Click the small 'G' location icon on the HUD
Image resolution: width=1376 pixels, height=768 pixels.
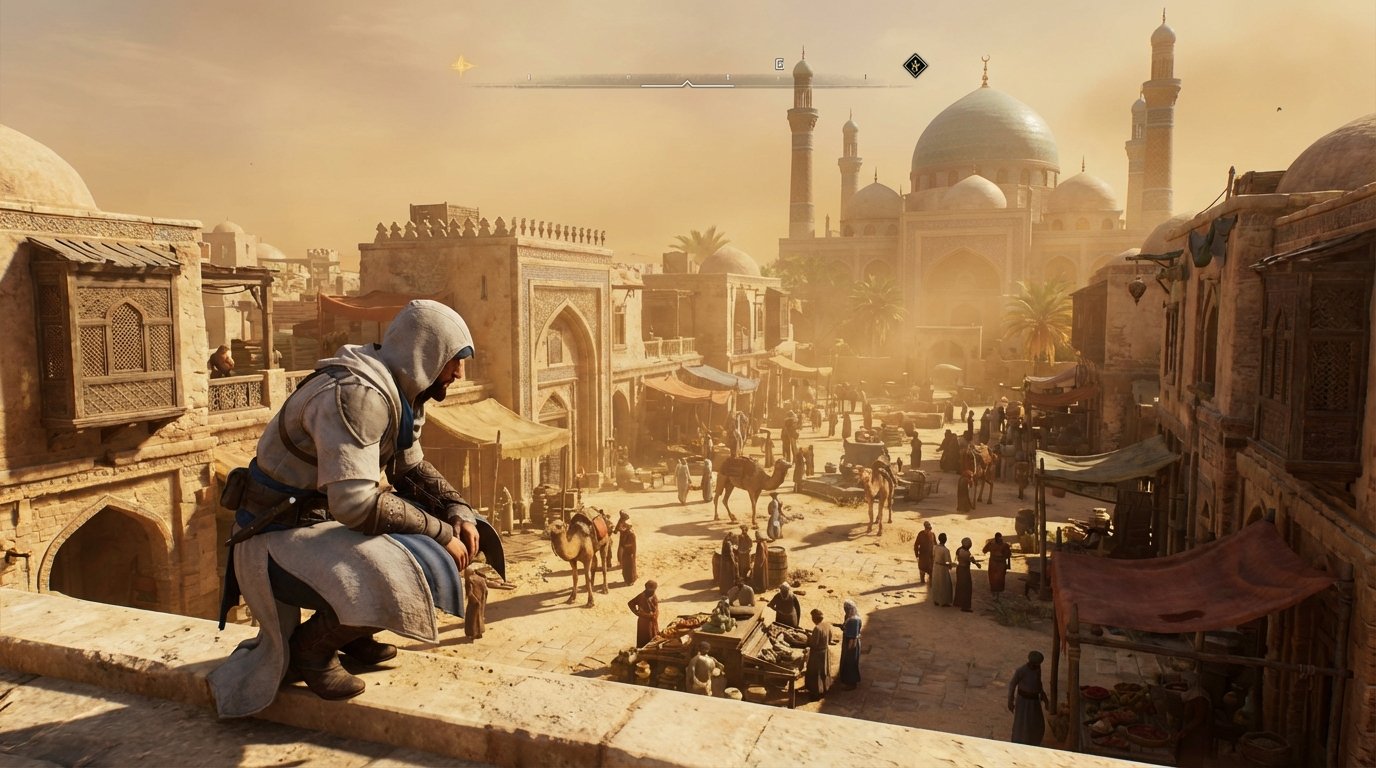tap(778, 63)
